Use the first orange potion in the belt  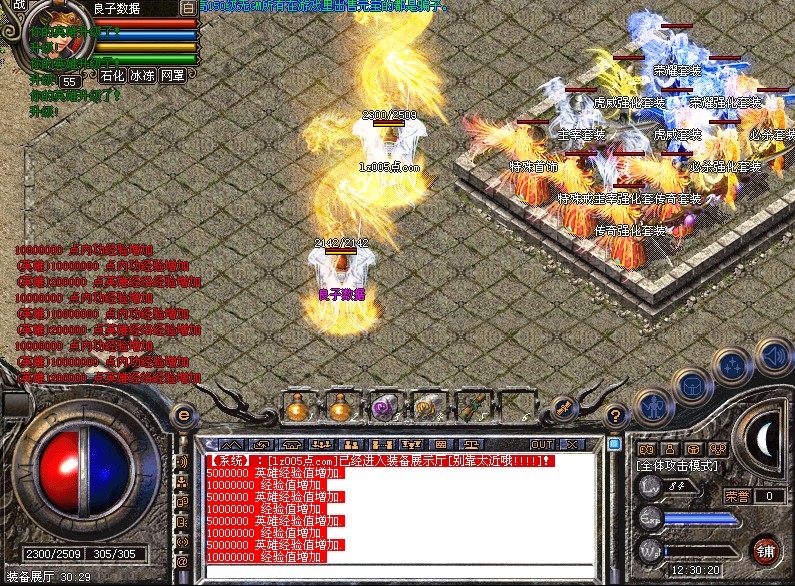296,408
